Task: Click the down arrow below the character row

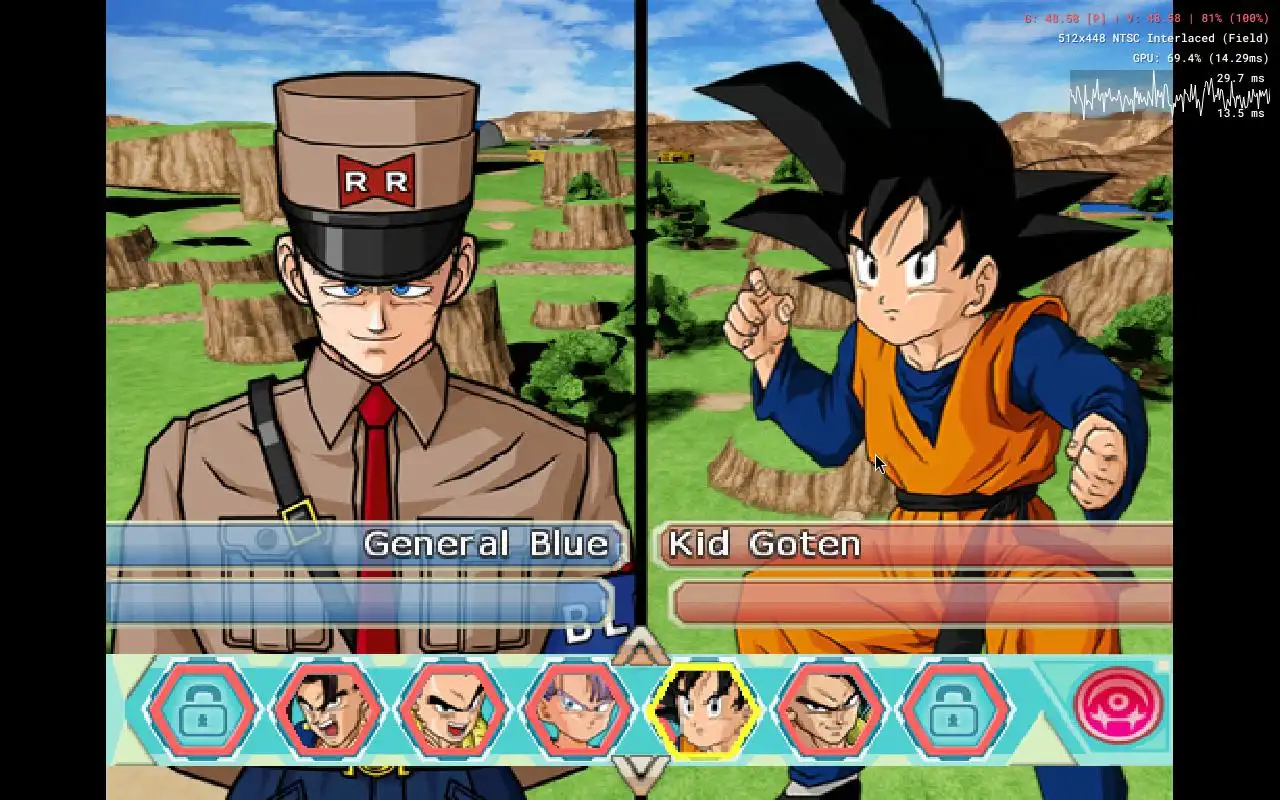Action: coord(640,768)
